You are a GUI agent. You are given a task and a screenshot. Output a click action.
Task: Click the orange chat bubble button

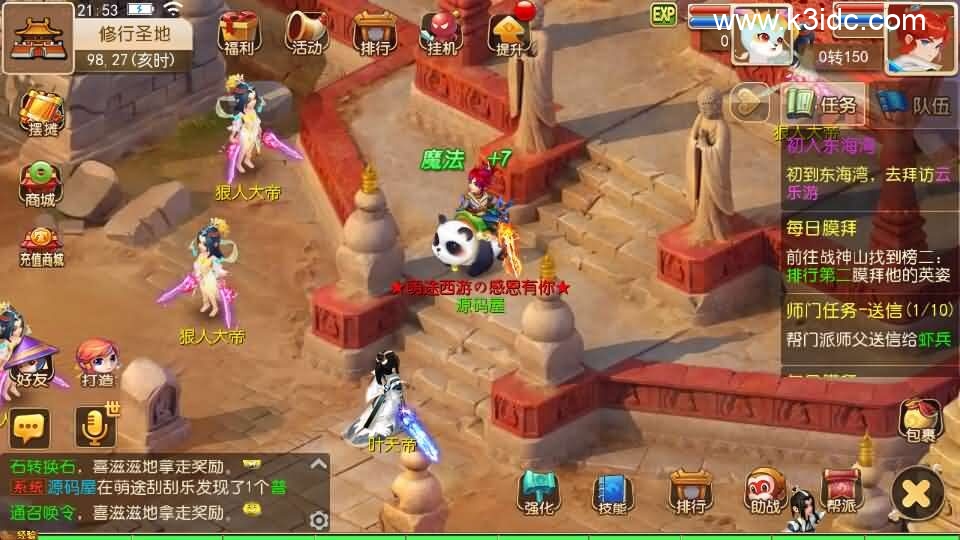click(30, 428)
